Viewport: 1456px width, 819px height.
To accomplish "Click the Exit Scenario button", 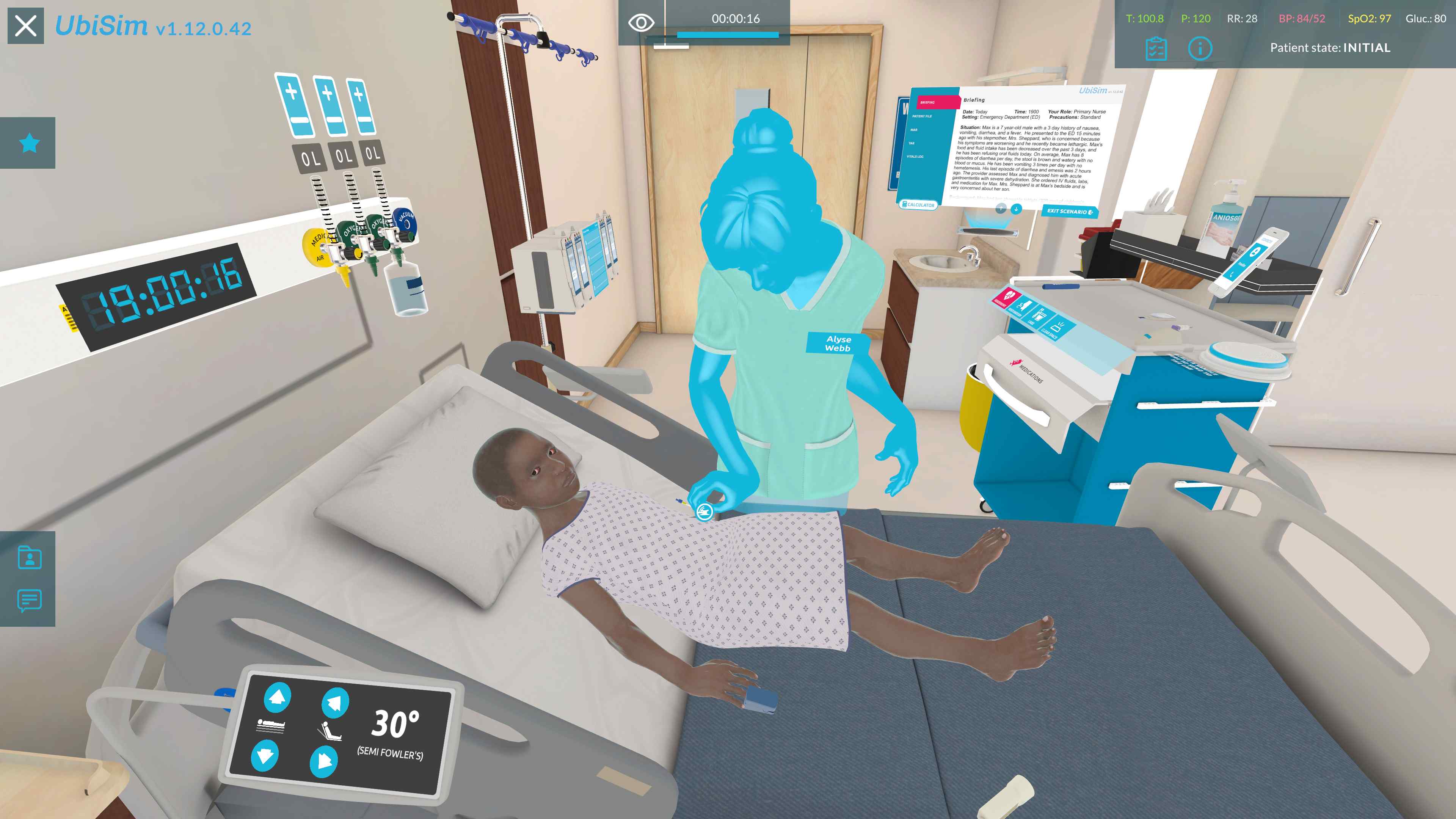I will point(1069,212).
